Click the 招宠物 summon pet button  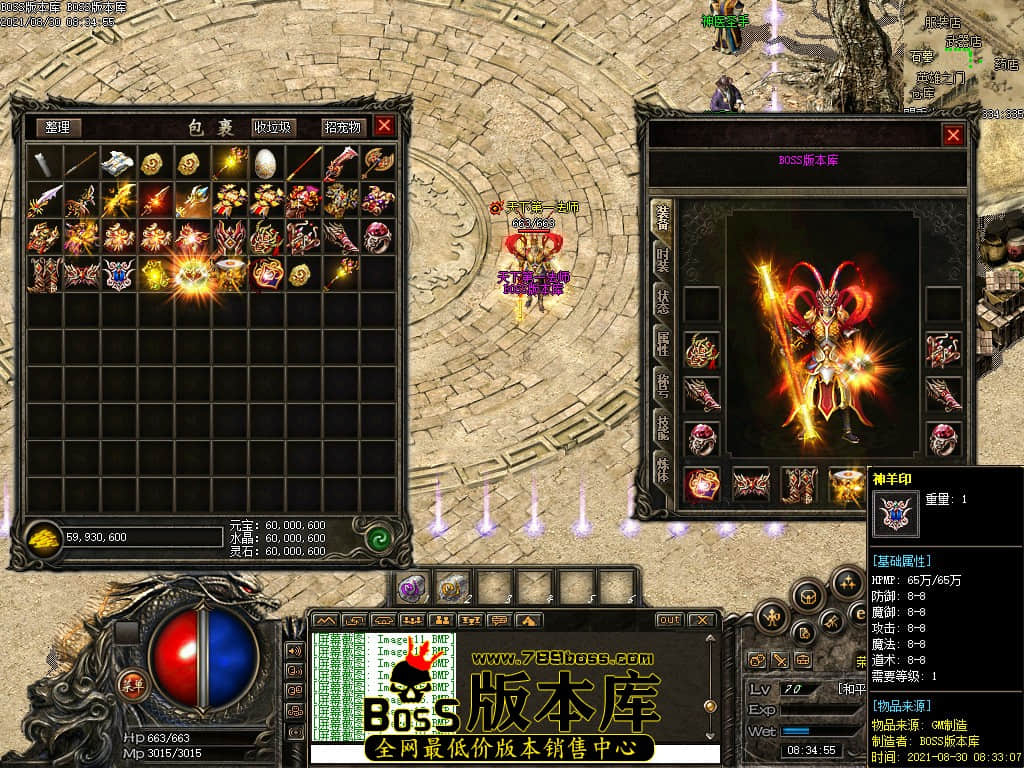point(342,127)
